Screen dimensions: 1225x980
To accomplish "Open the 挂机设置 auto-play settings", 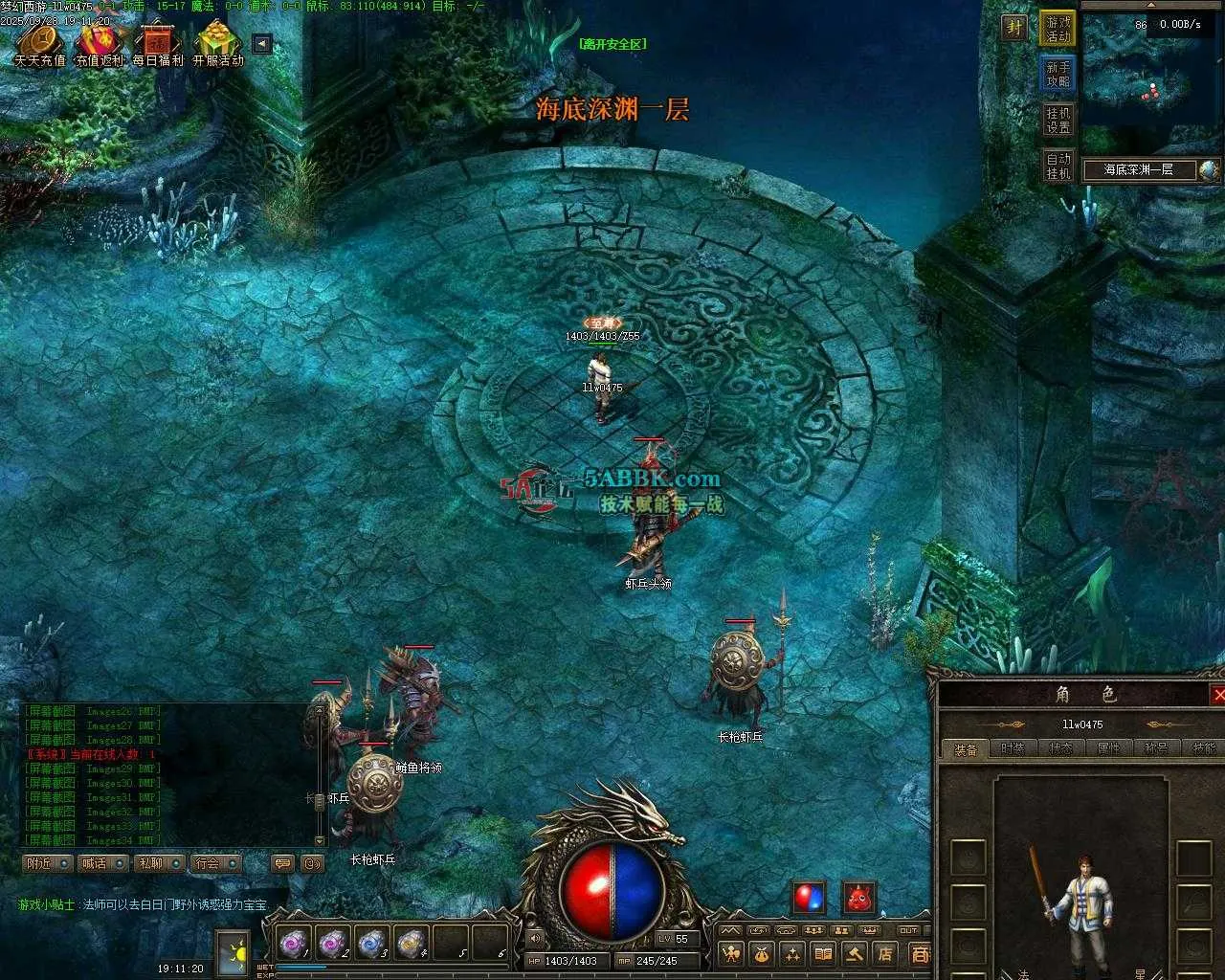I will click(1058, 120).
